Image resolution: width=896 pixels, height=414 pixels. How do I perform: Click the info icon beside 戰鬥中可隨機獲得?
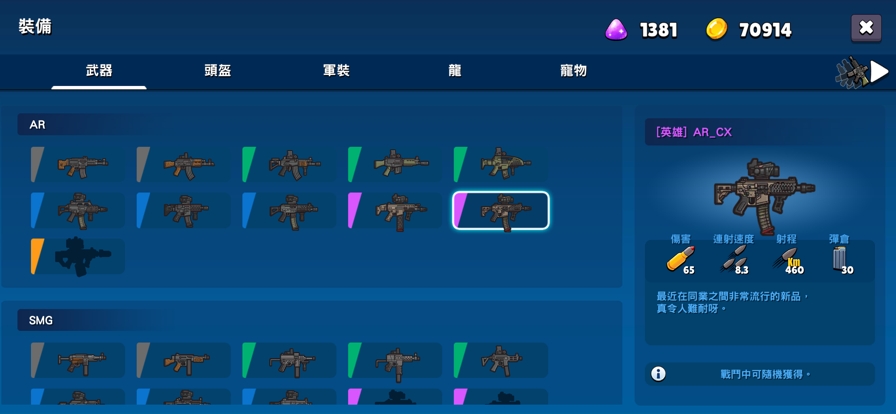(x=658, y=374)
